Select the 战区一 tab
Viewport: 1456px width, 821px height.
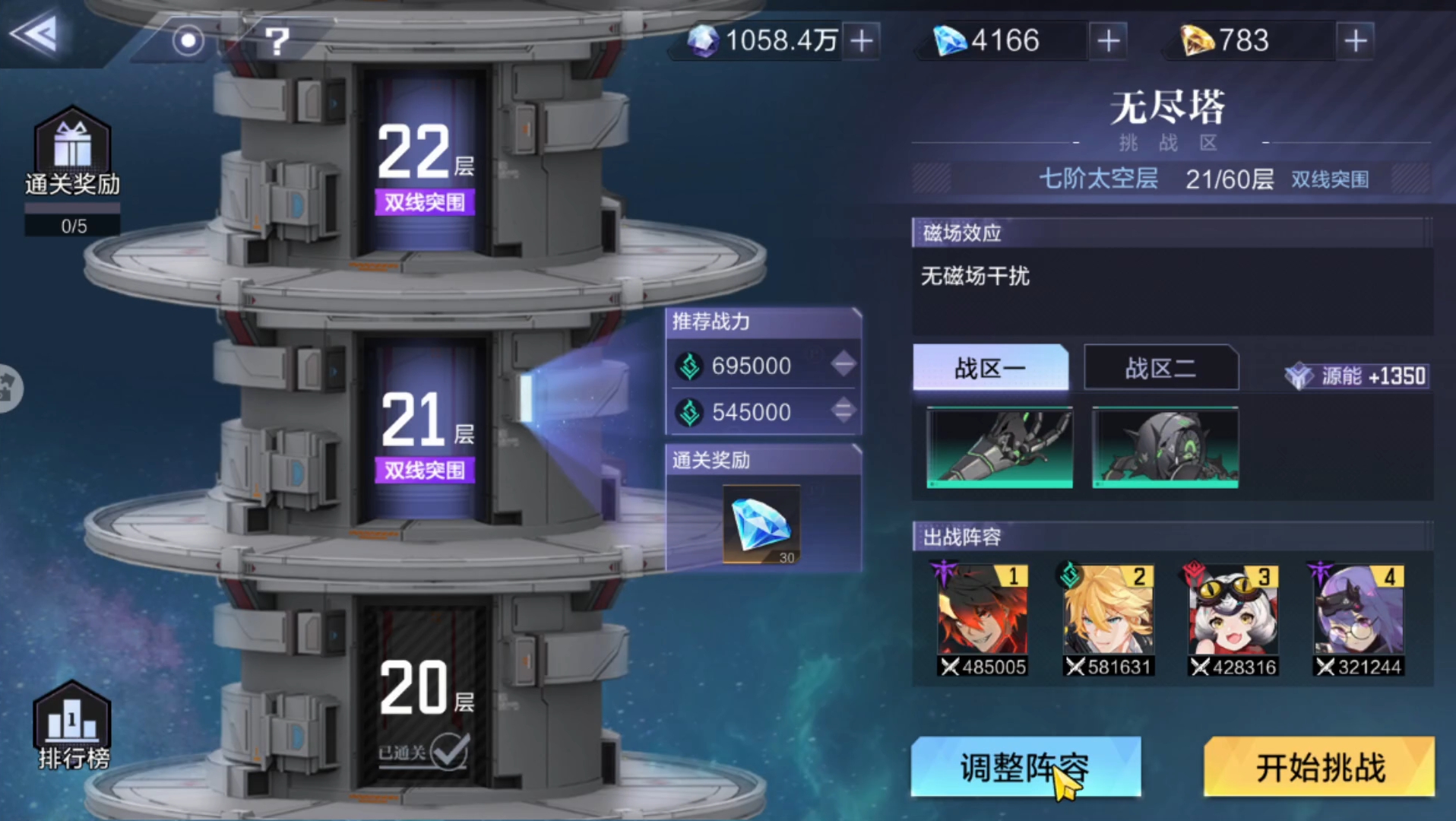989,368
